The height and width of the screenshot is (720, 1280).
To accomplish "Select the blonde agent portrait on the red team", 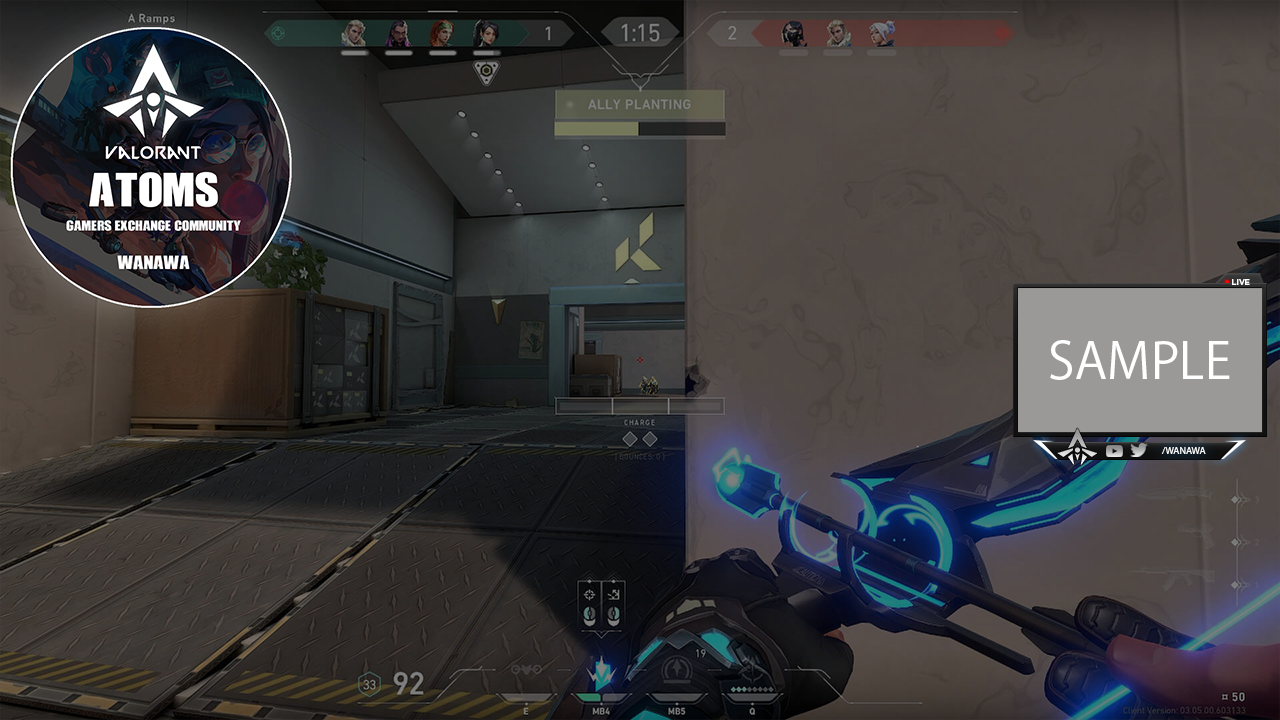I will coord(838,34).
